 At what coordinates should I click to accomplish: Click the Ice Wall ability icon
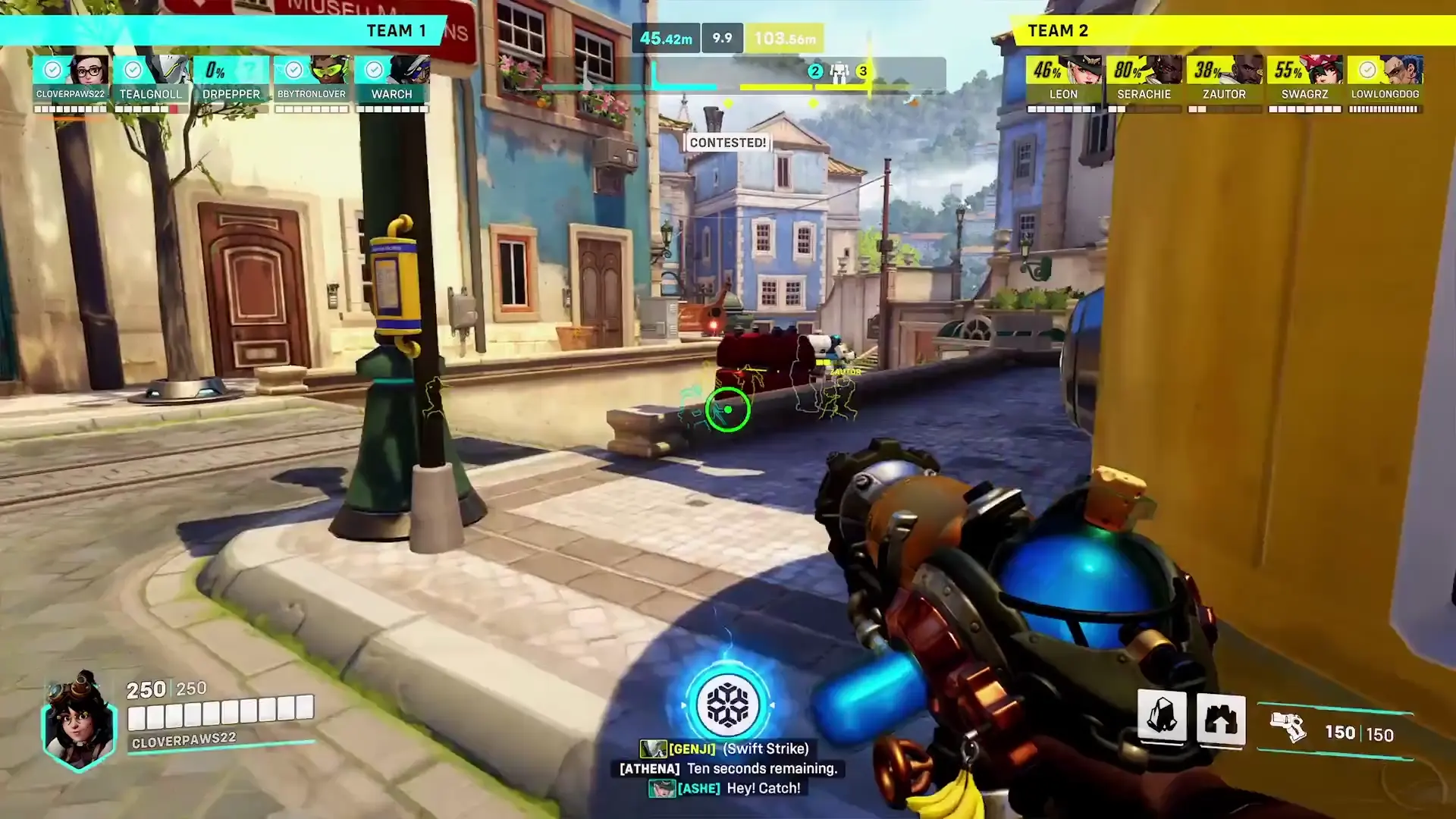pos(1221,720)
